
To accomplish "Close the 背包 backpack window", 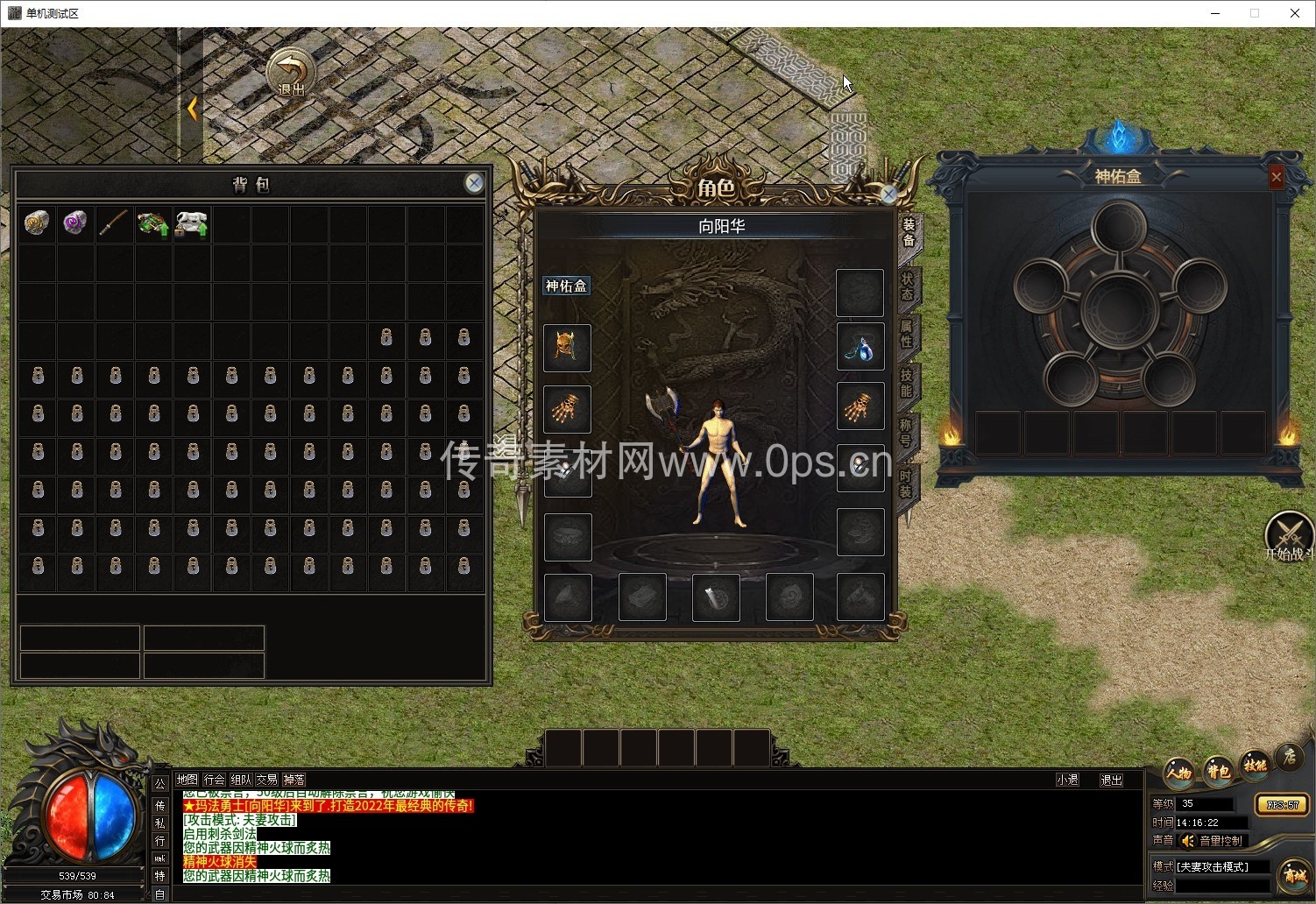I will (474, 182).
